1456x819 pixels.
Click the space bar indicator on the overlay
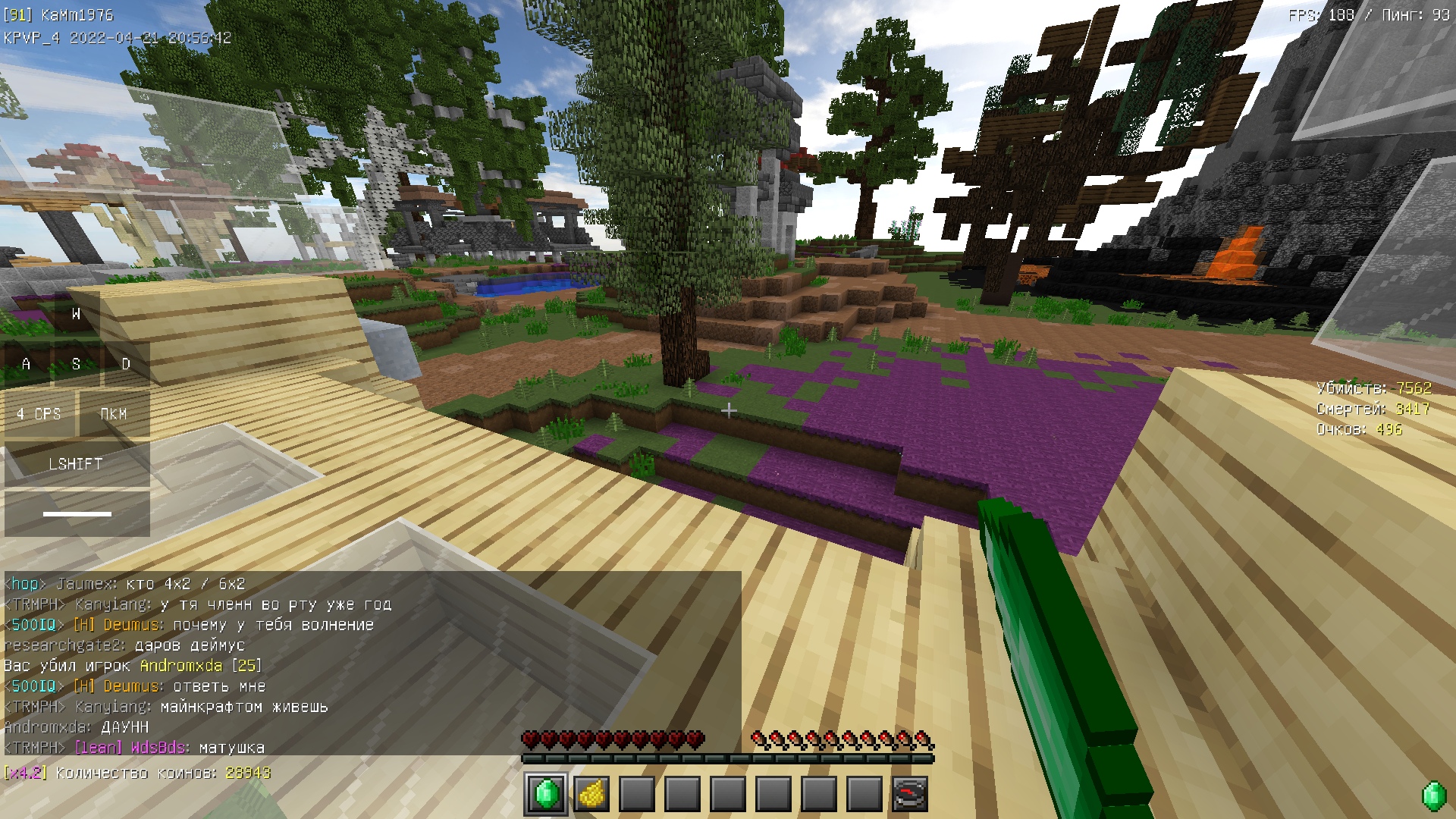coord(76,513)
